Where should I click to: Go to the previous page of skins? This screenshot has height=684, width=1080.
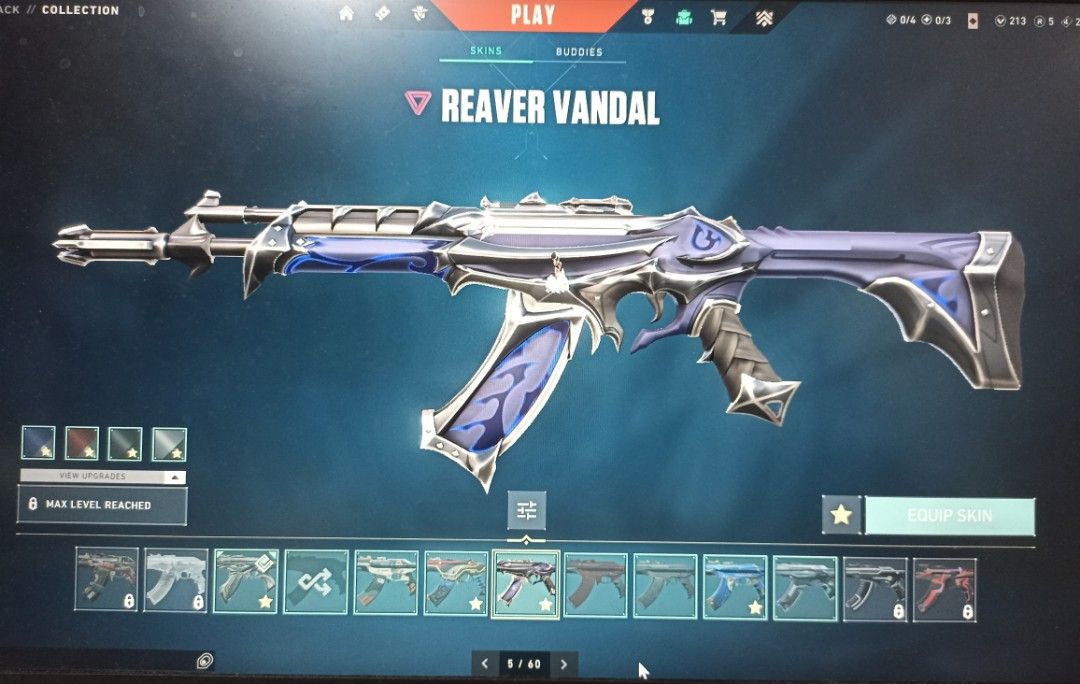click(x=485, y=663)
